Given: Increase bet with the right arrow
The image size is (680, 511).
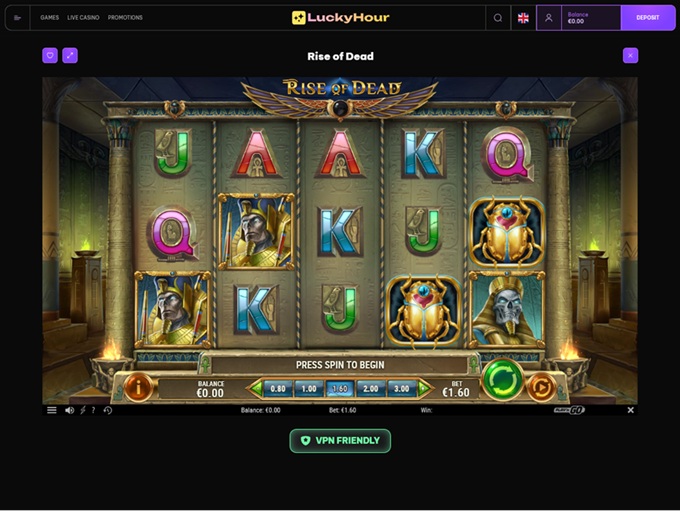Looking at the screenshot, I should pyautogui.click(x=424, y=388).
